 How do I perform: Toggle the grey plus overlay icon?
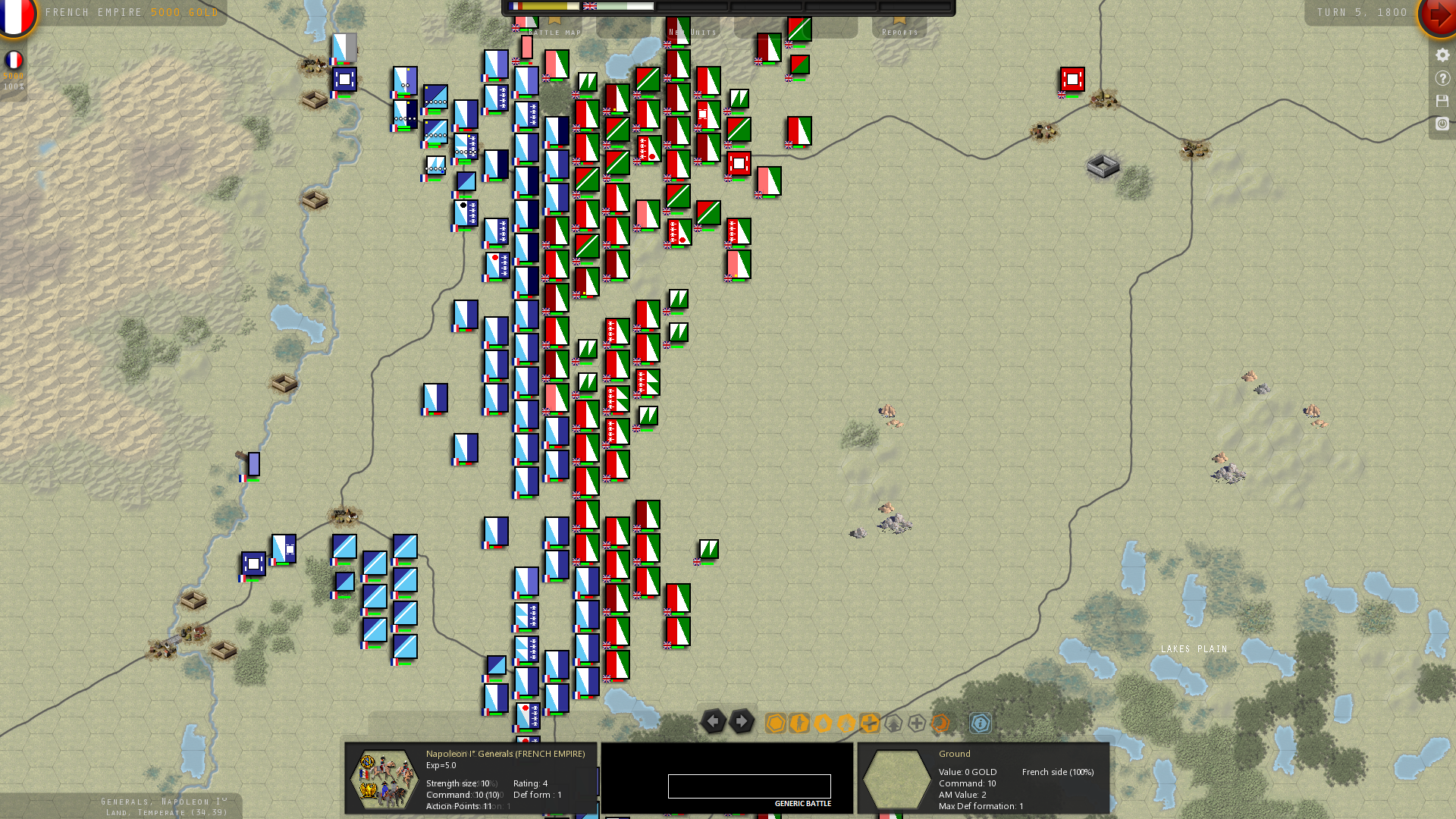tap(915, 723)
